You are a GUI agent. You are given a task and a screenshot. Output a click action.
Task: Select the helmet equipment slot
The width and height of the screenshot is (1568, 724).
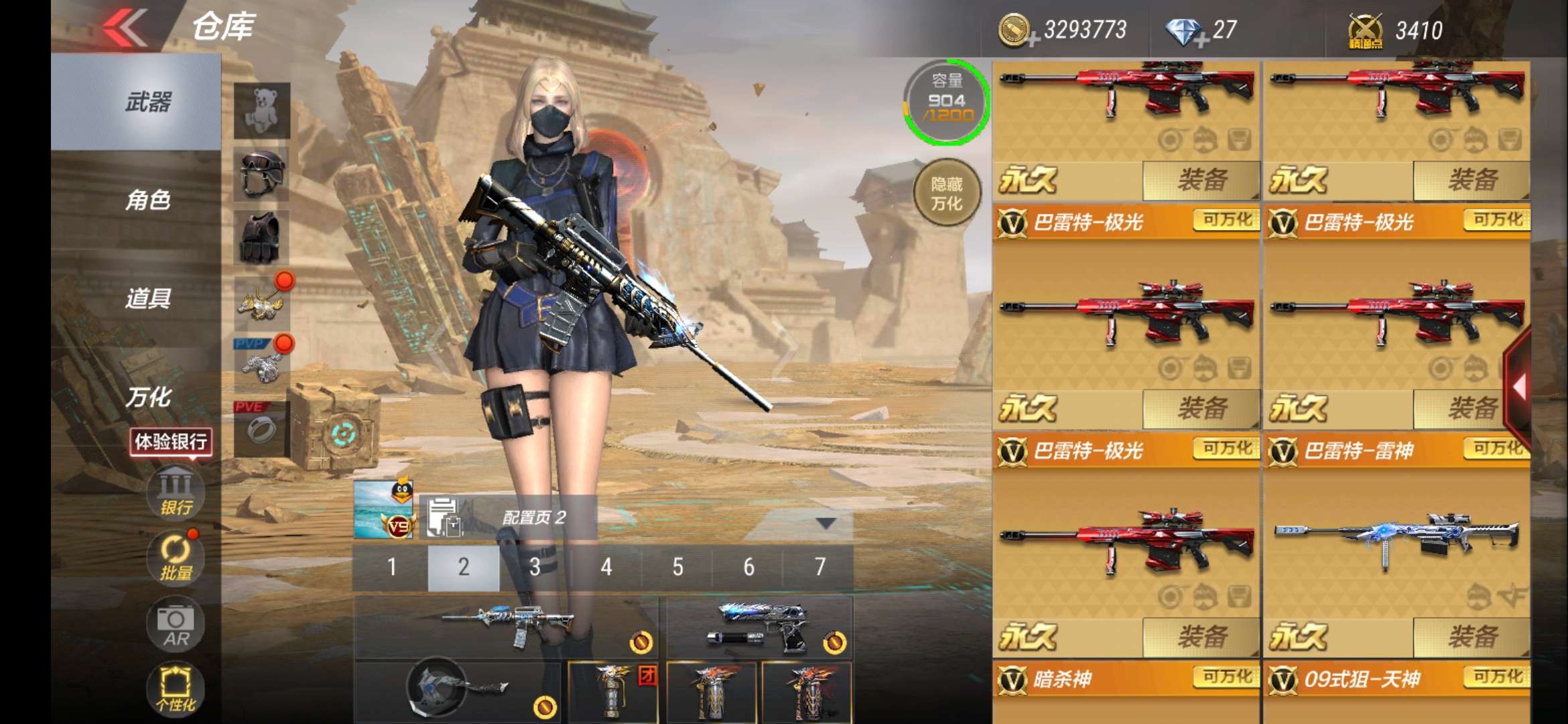(261, 174)
